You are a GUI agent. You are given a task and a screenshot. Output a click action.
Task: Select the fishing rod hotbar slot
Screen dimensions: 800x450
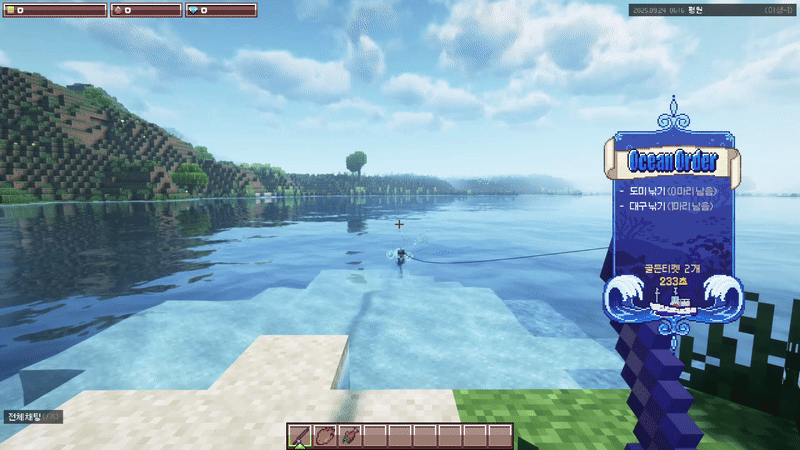(299, 436)
